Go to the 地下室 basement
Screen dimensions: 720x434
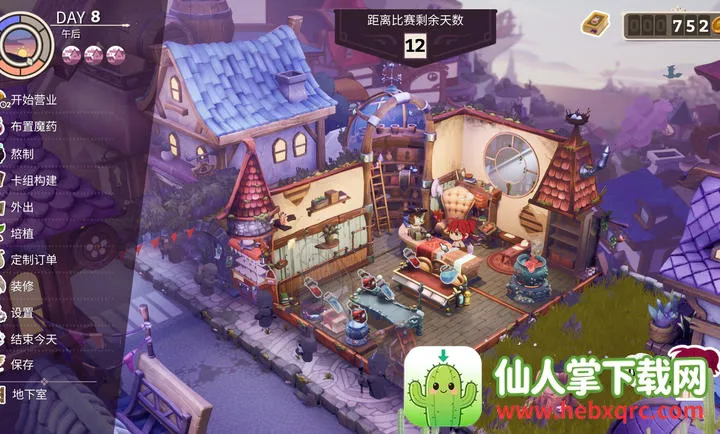[30, 394]
